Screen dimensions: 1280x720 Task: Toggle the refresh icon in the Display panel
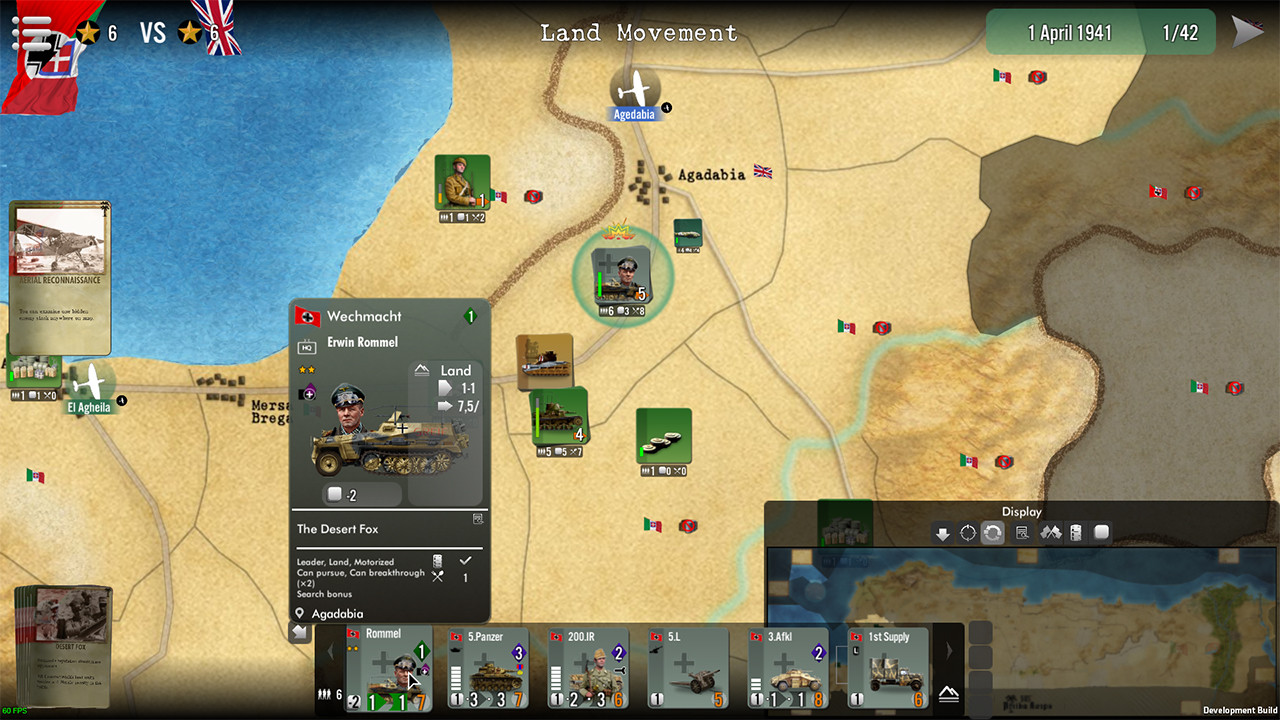tap(992, 532)
